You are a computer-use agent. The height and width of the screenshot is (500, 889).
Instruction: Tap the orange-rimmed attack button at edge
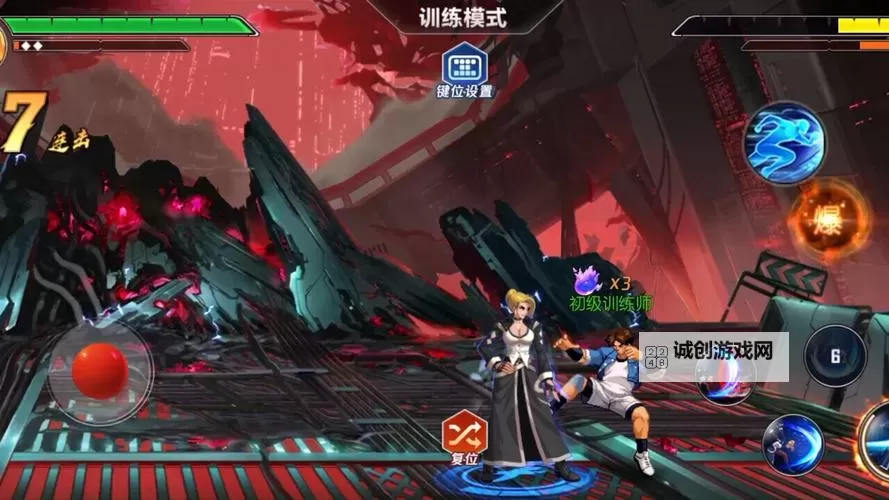tap(876, 440)
